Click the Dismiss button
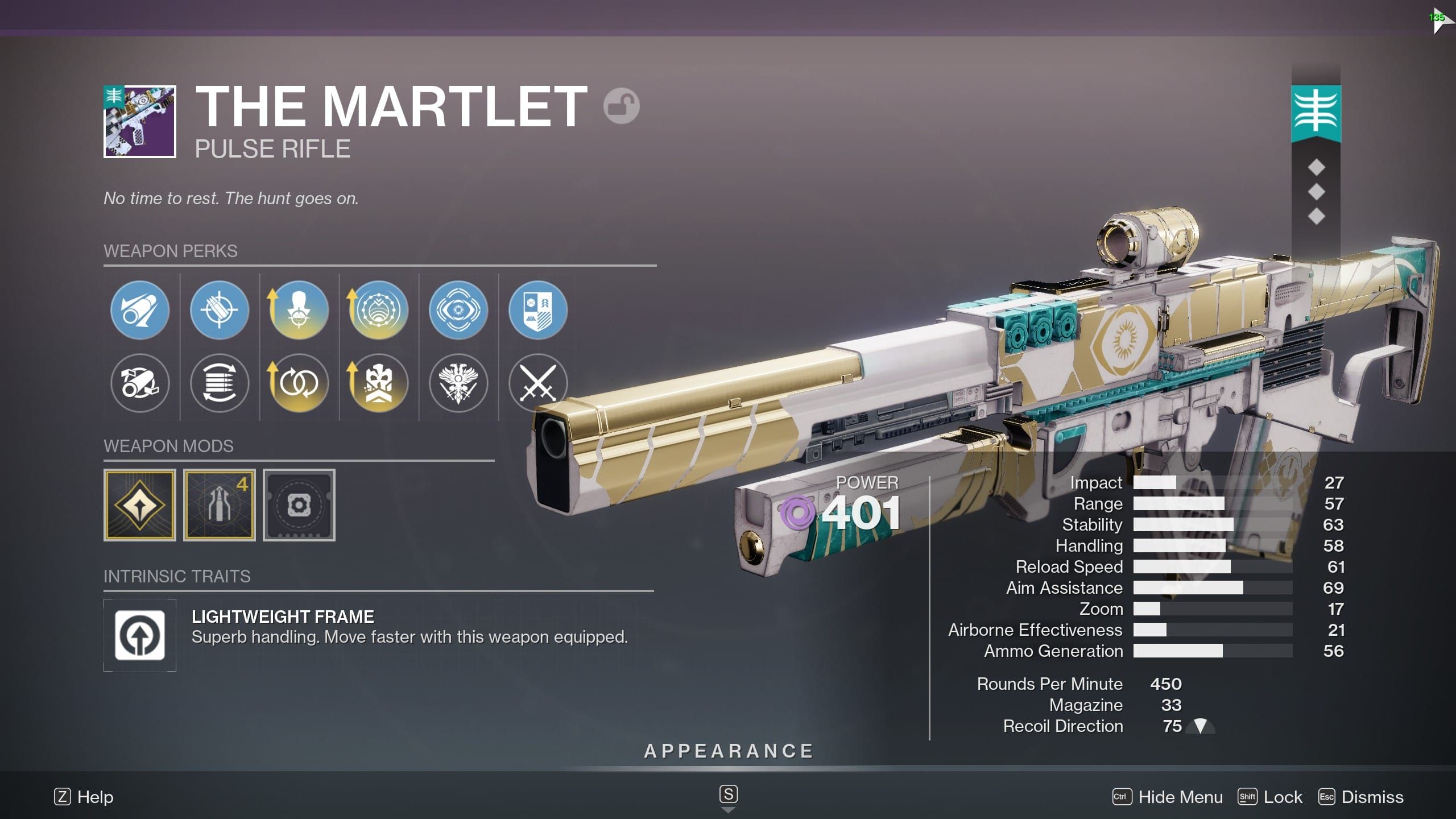Viewport: 1456px width, 819px height. [1362, 797]
